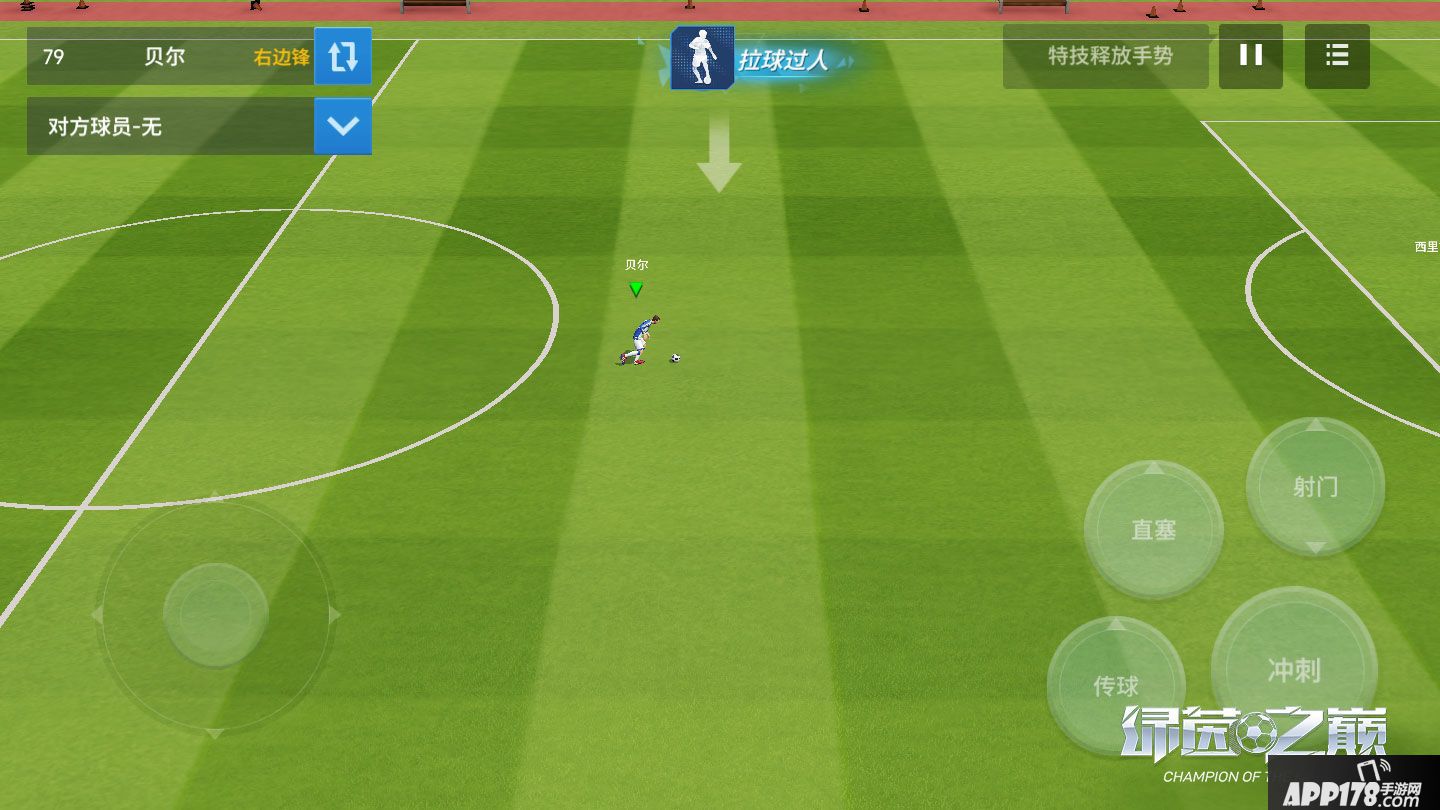Tap the 冲刺 sprint button
Viewport: 1440px width, 810px height.
1294,669
